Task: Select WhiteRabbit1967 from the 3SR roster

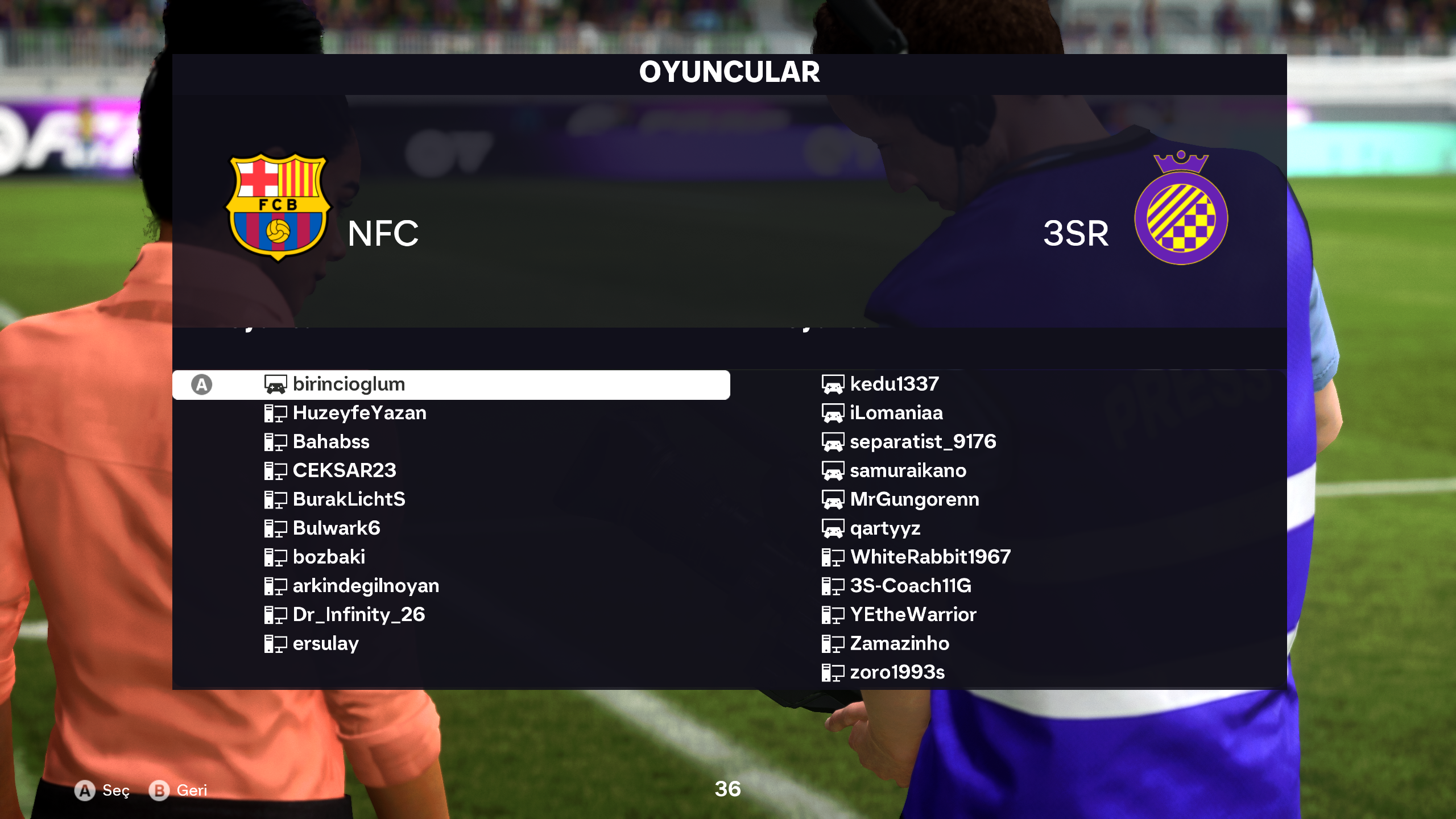Action: 930,557
